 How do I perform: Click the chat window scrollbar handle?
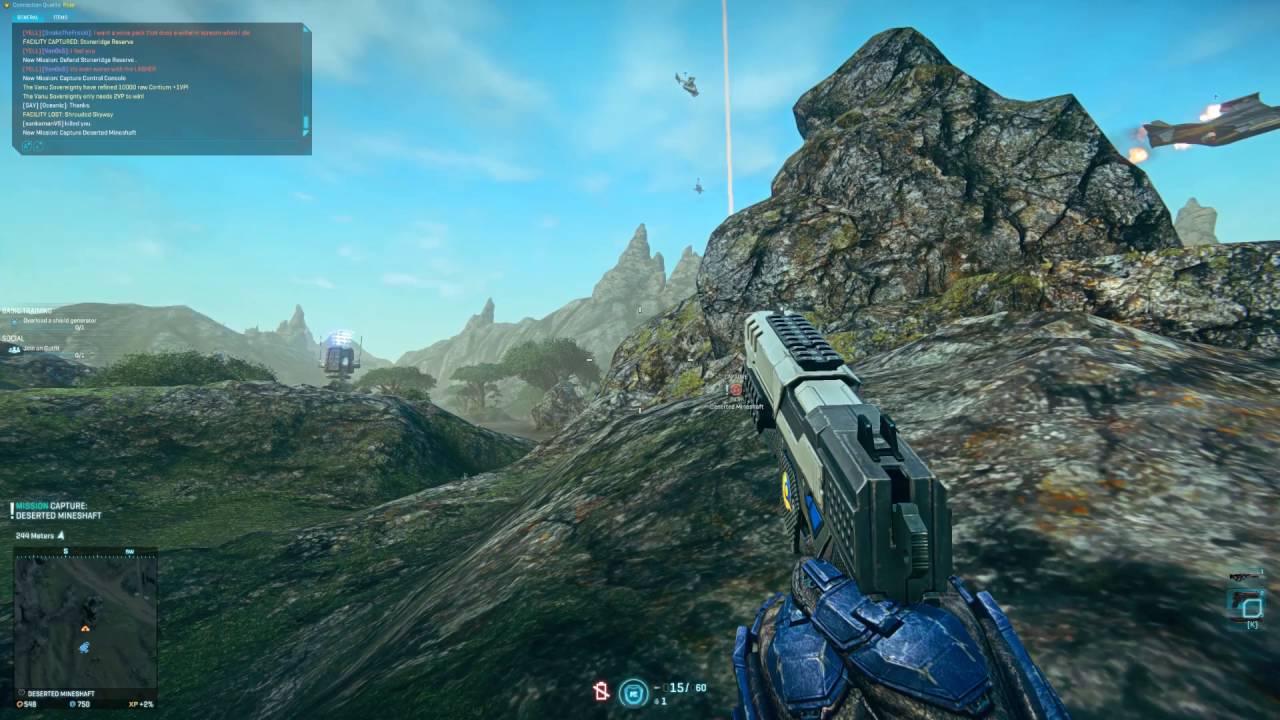[306, 124]
